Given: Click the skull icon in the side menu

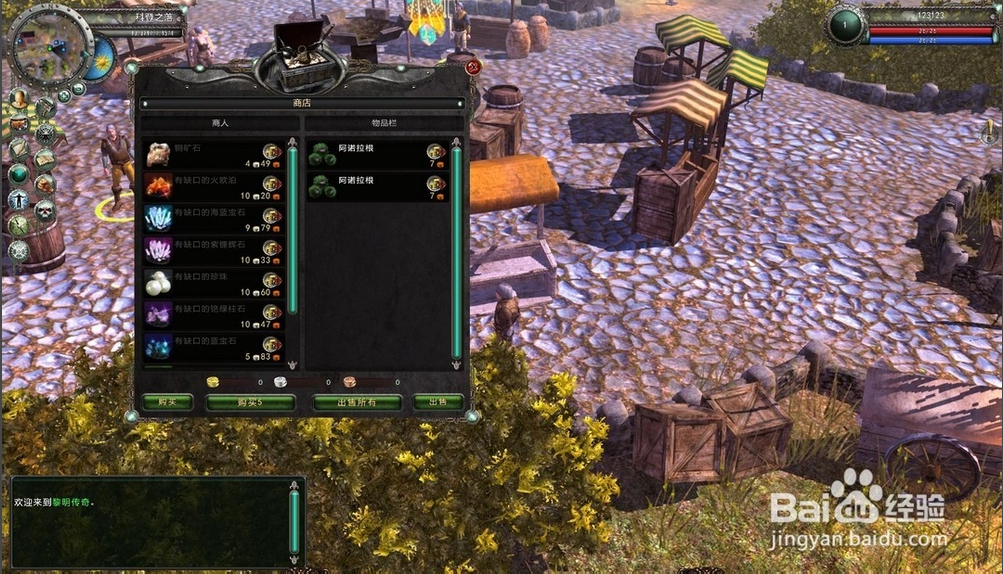Looking at the screenshot, I should (45, 210).
